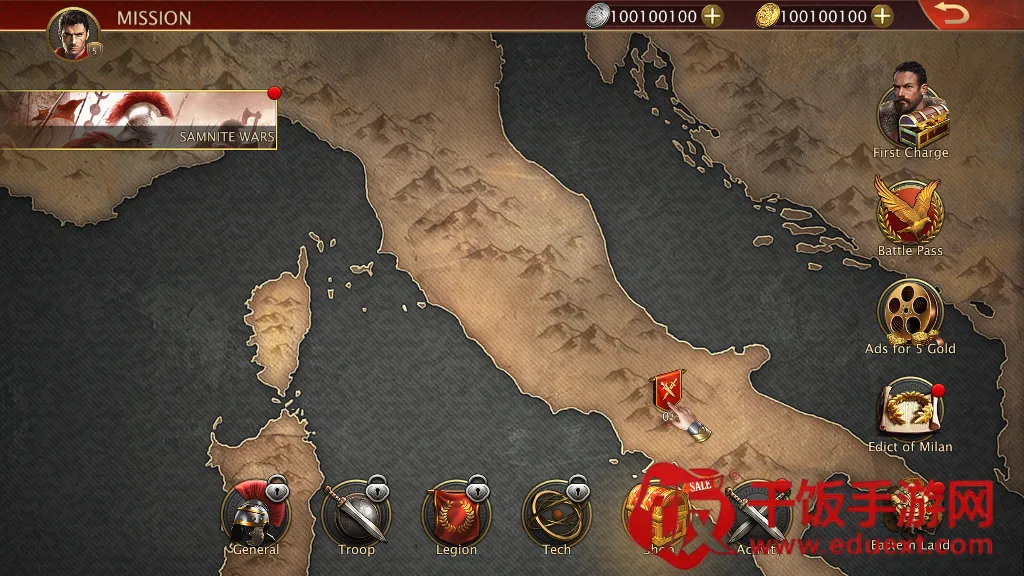Screen dimensions: 1024x576
Task: Open the Shop treasure chest
Action: point(654,514)
